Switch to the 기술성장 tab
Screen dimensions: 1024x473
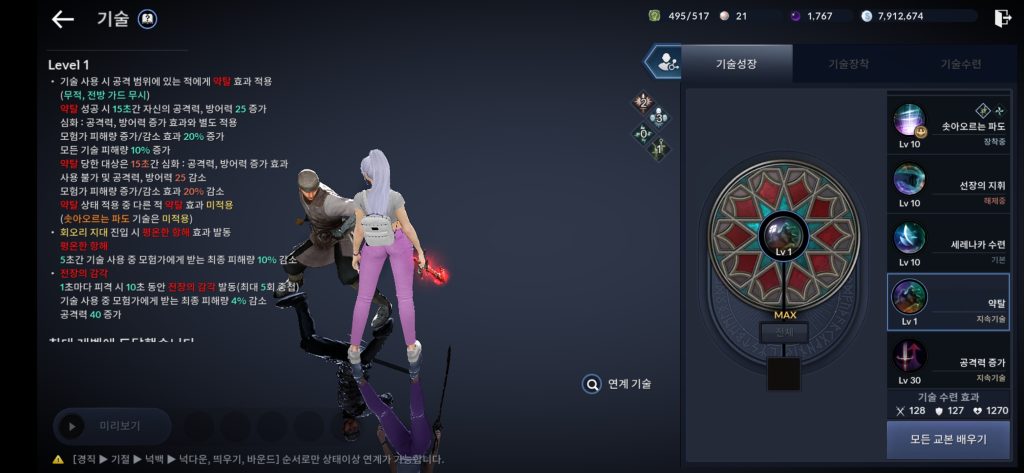[736, 64]
